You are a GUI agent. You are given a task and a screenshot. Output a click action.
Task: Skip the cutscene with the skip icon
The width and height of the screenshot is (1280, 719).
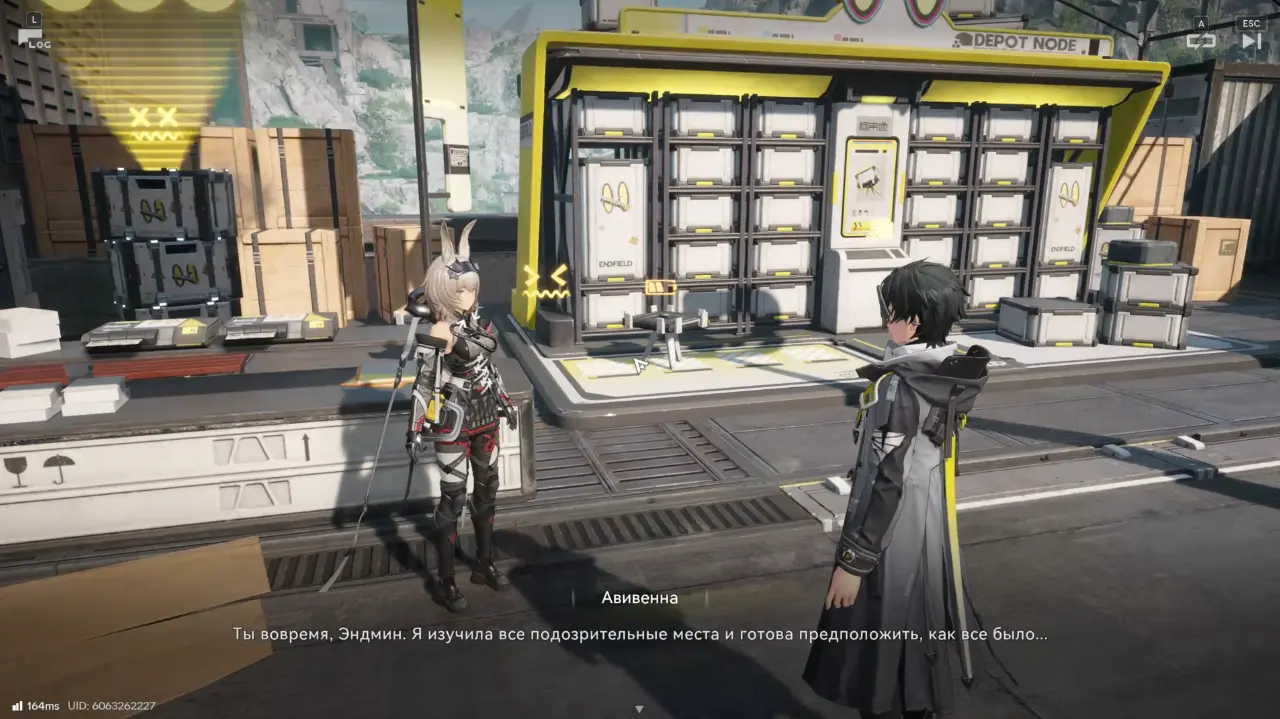tap(1251, 40)
